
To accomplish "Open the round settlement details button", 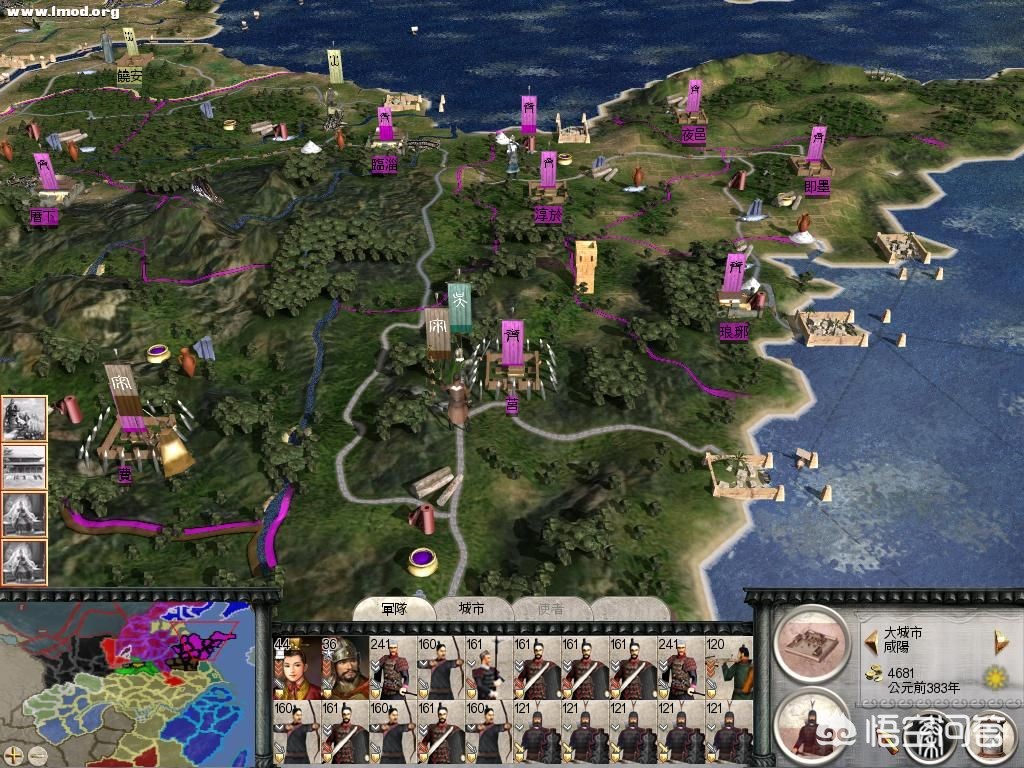I will 809,644.
